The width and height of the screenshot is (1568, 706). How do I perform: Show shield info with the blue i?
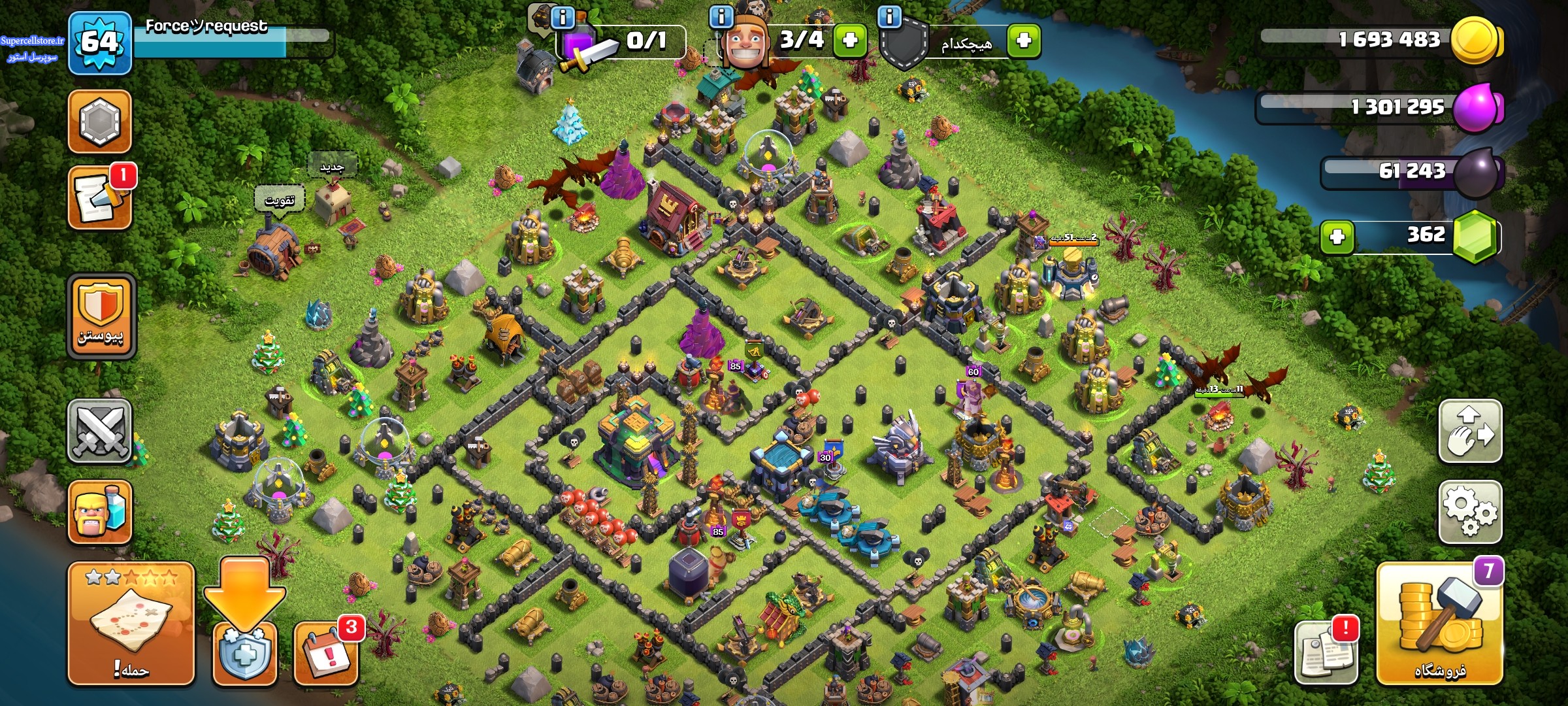tap(889, 17)
